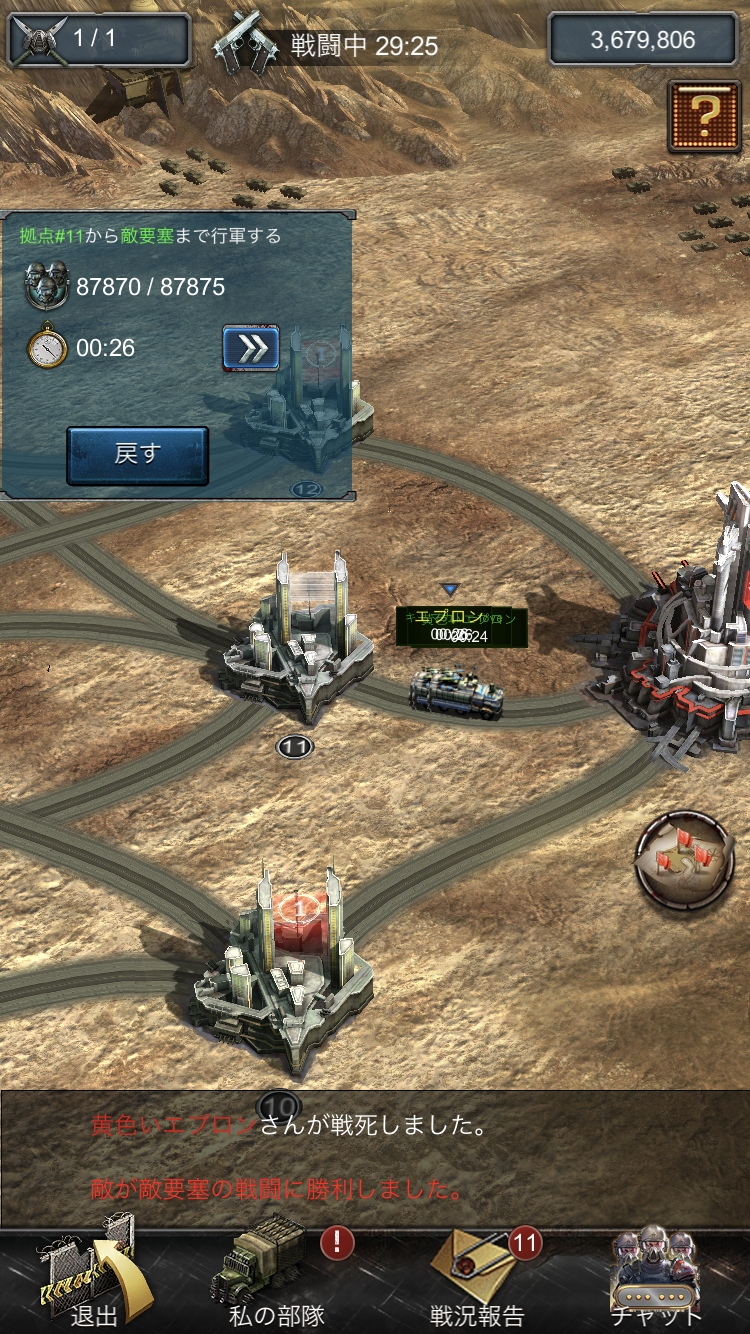
Task: Open the battle message log panel
Action: (375, 1158)
